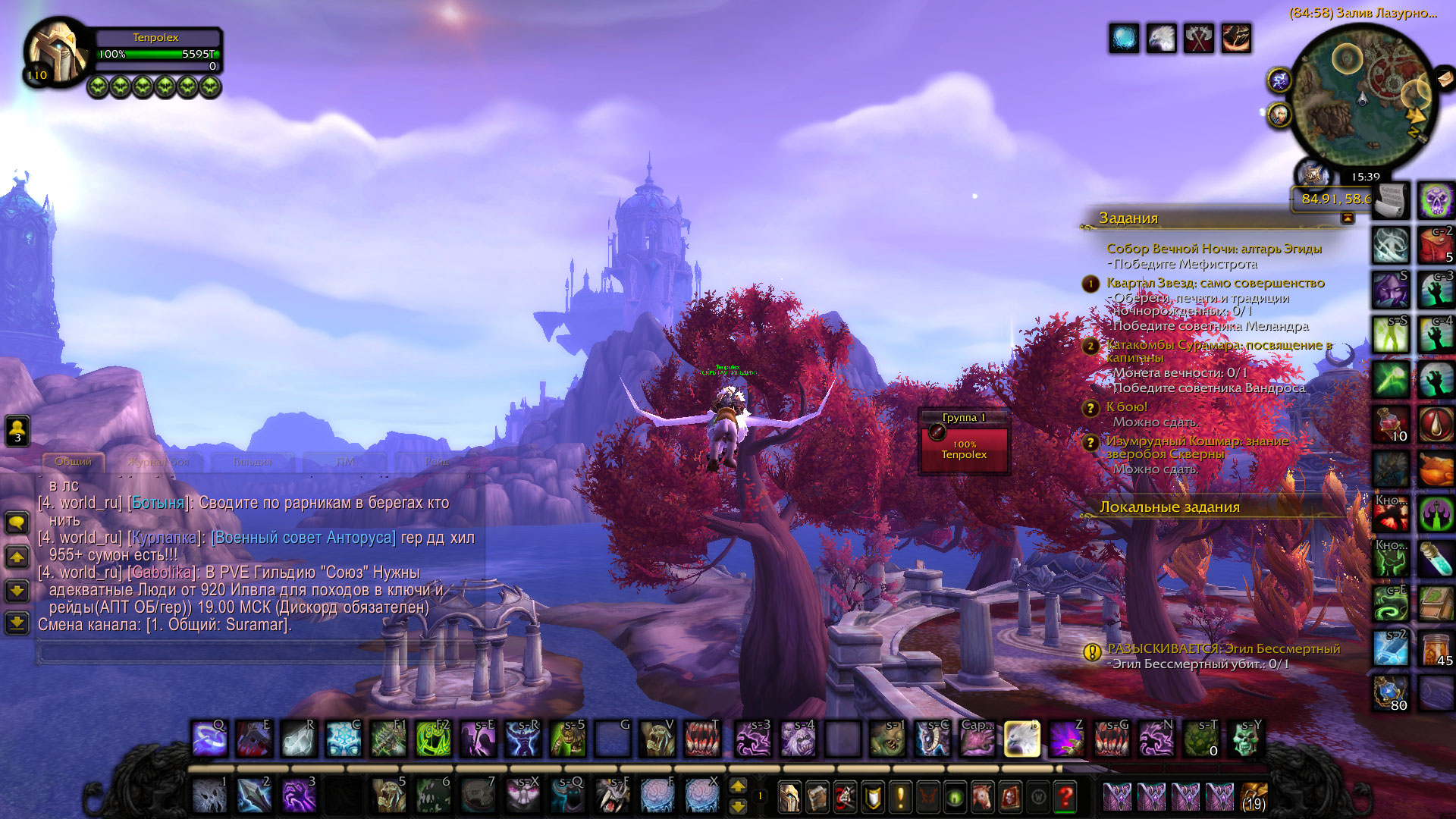Open the red question mark help button

[x=1065, y=796]
